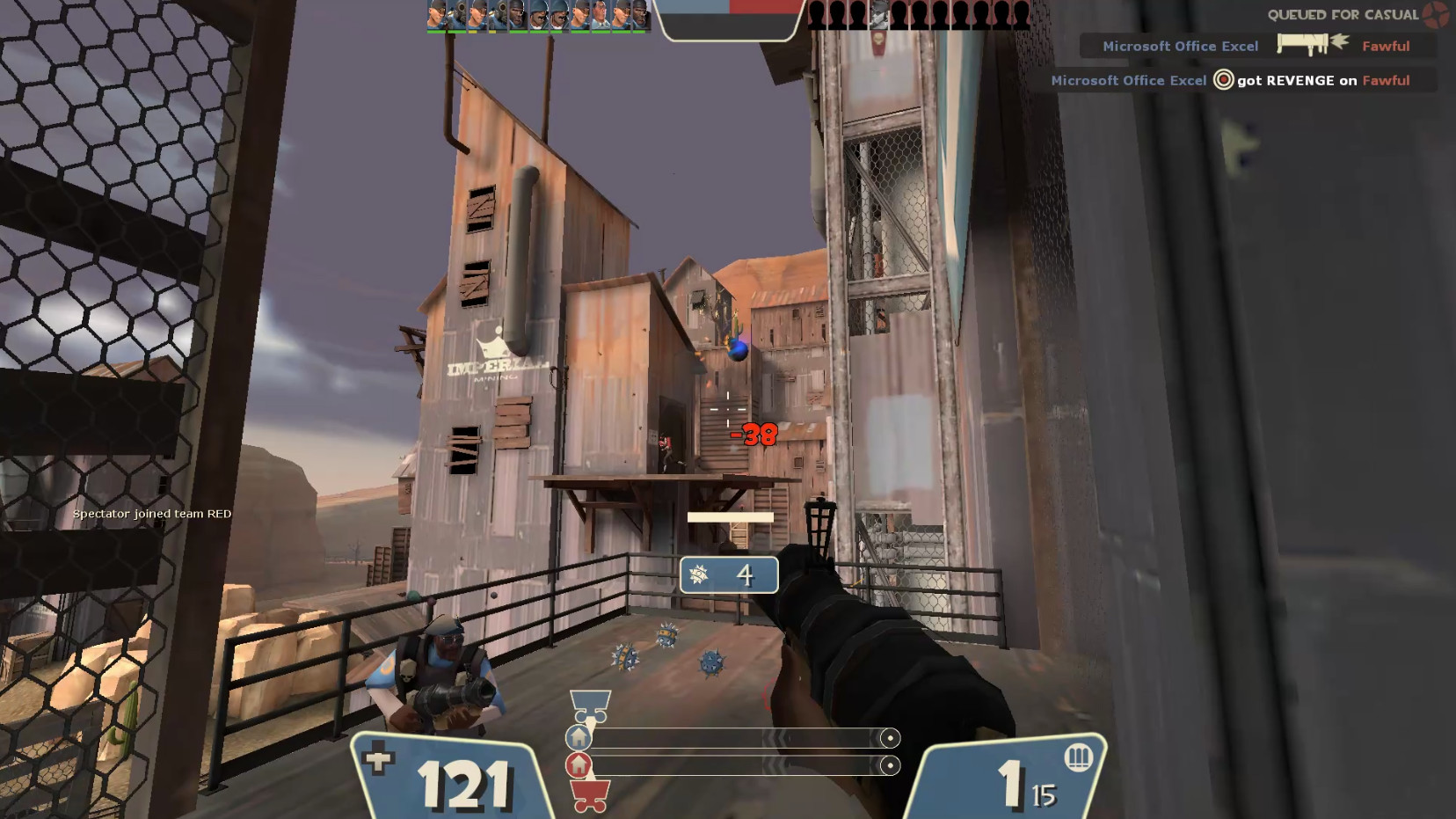Click Fawful's name in the killfeed

click(x=1387, y=46)
